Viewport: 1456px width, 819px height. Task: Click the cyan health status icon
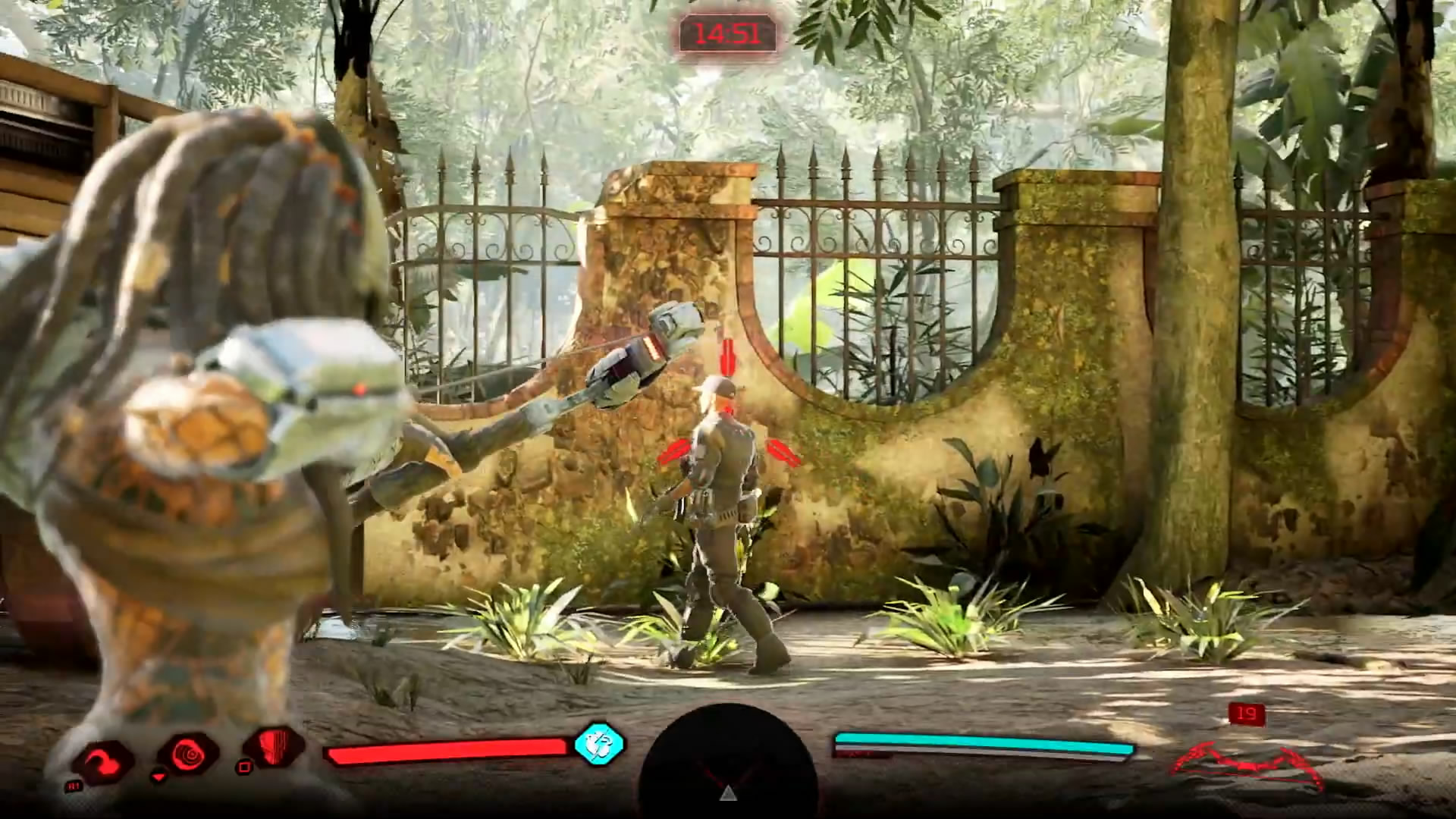(x=599, y=744)
